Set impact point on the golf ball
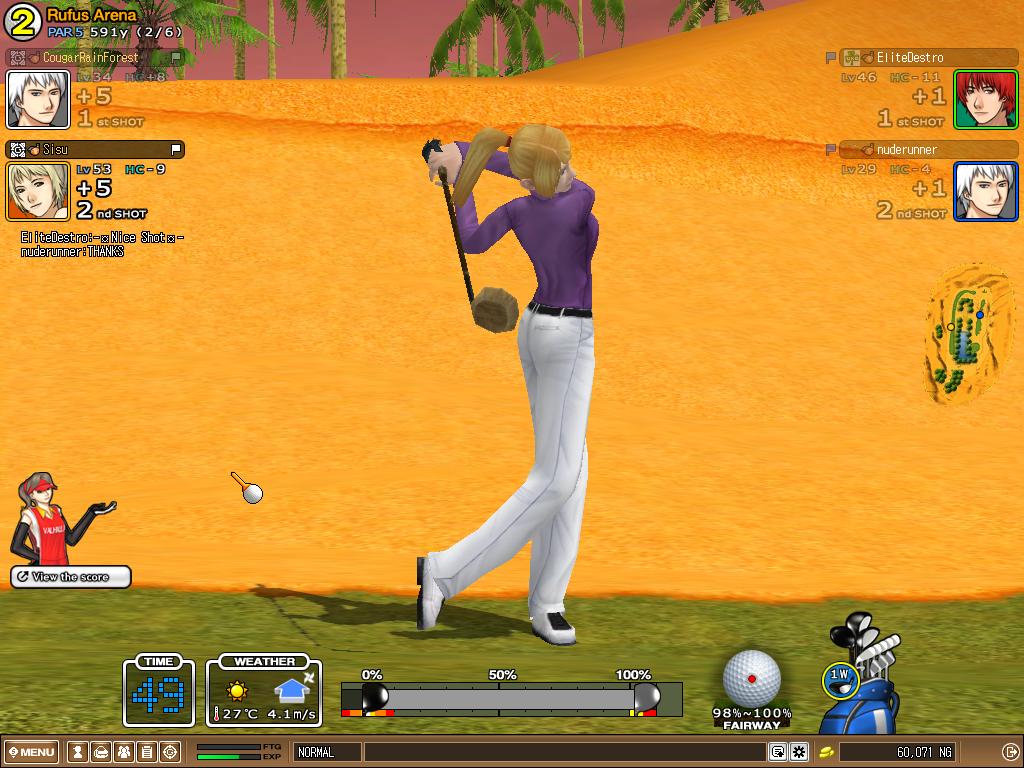This screenshot has height=768, width=1024. coord(752,678)
